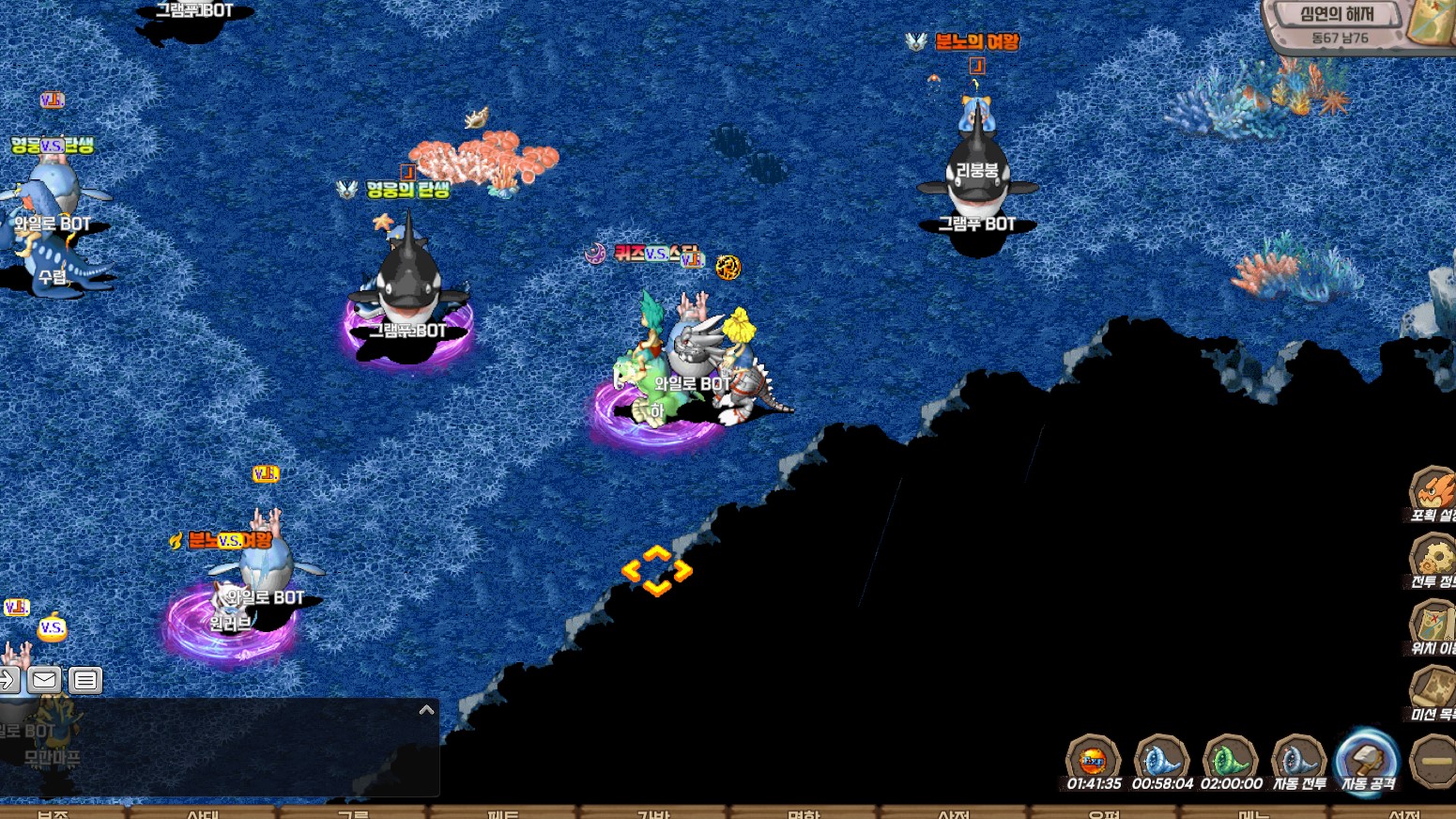Select the green horn buff icon
Viewport: 1456px width, 819px height.
pyautogui.click(x=1231, y=759)
